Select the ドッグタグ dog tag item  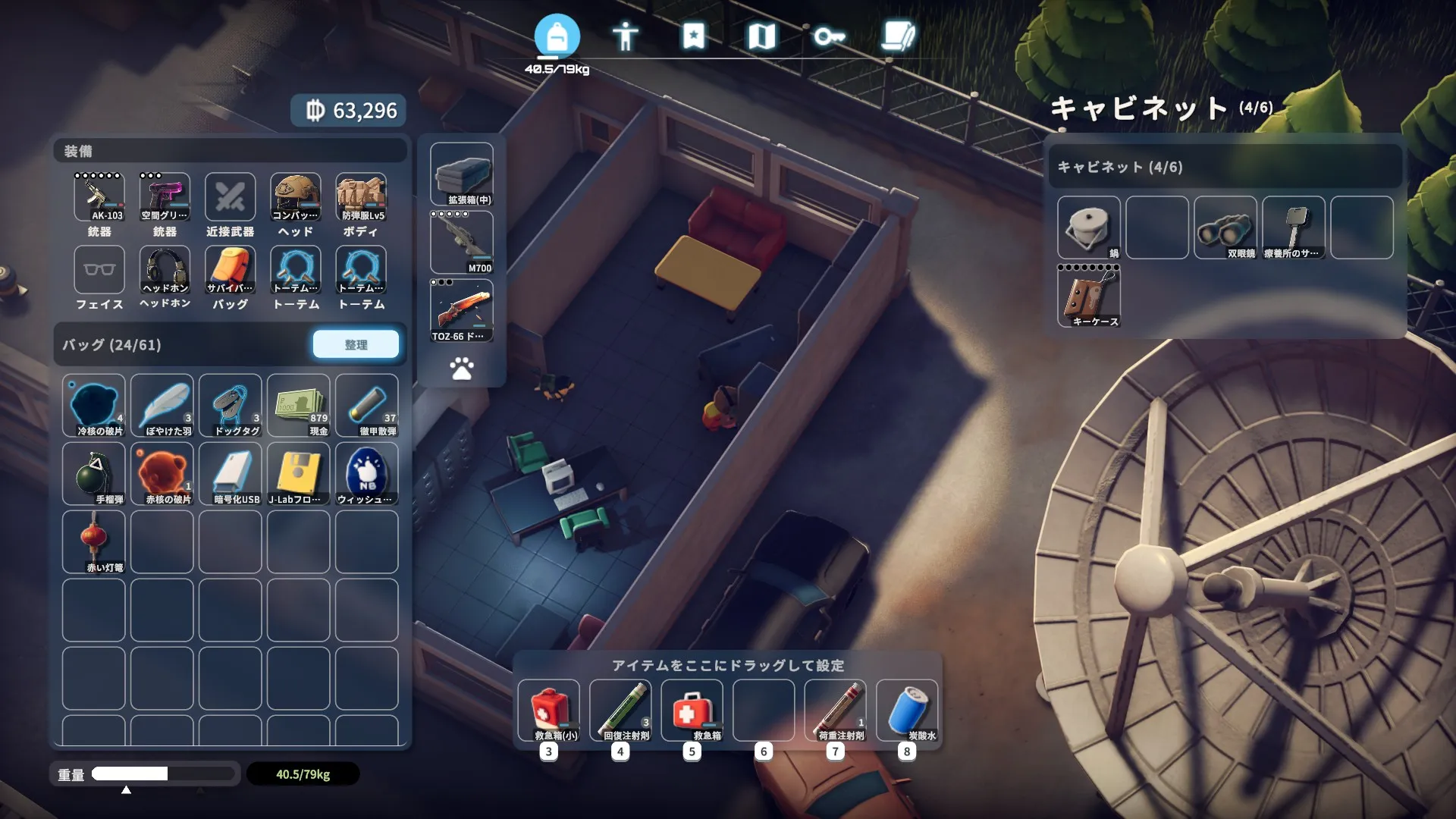[x=231, y=406]
